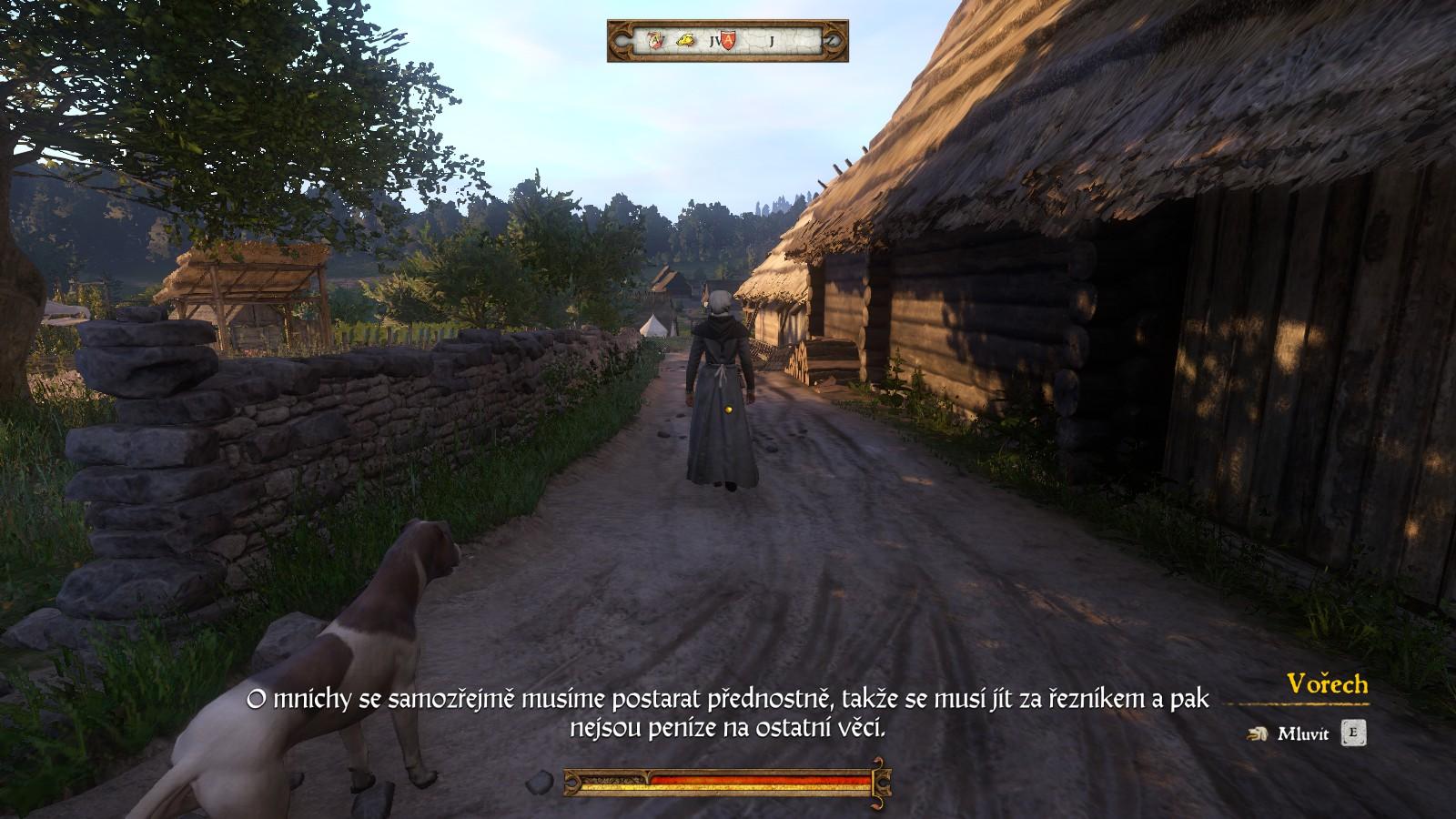The height and width of the screenshot is (819, 1456).
Task: Click the left circular ornament of compass bar
Action: [x=621, y=40]
